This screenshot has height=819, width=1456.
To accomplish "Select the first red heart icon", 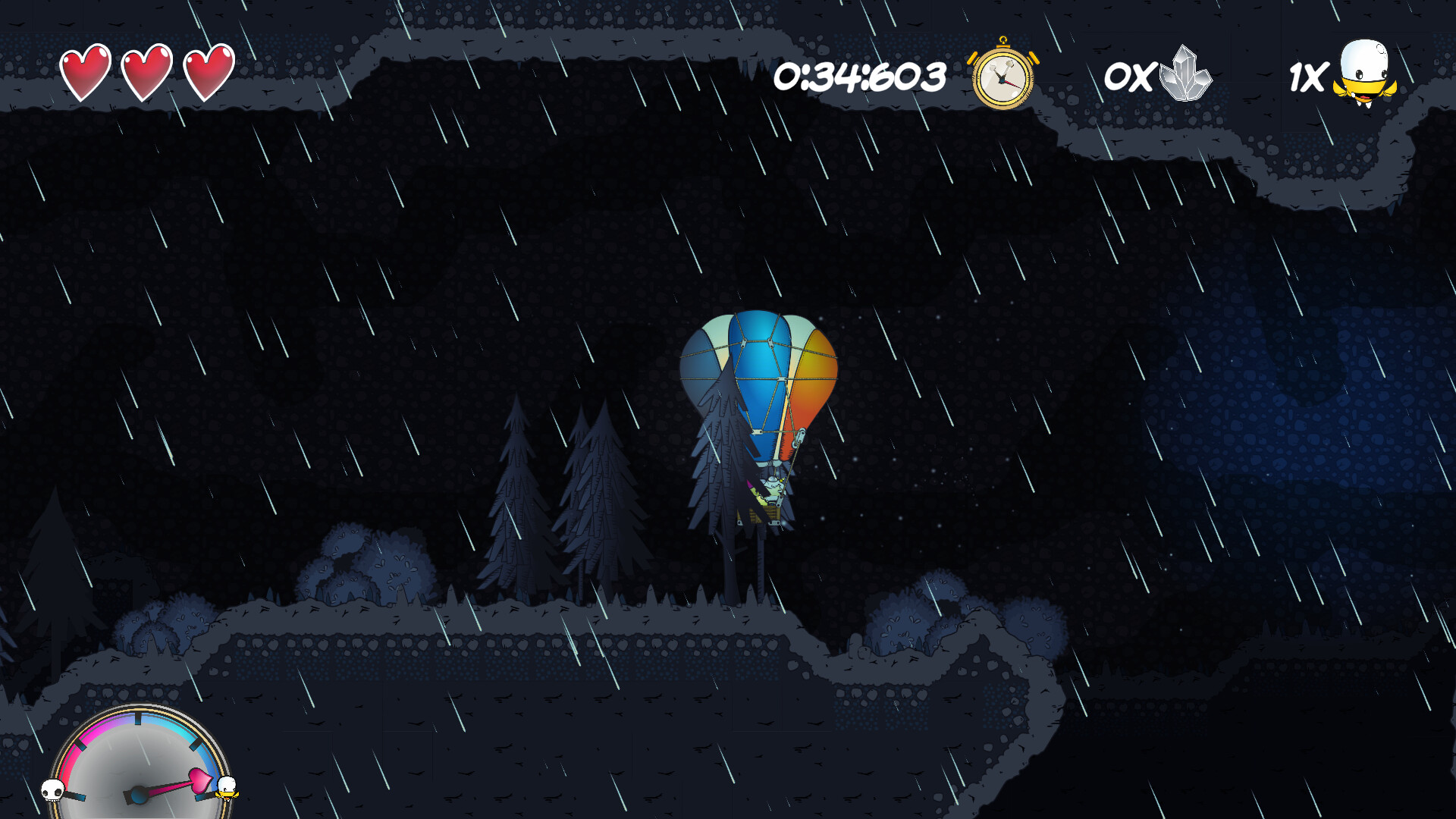I will 86,72.
